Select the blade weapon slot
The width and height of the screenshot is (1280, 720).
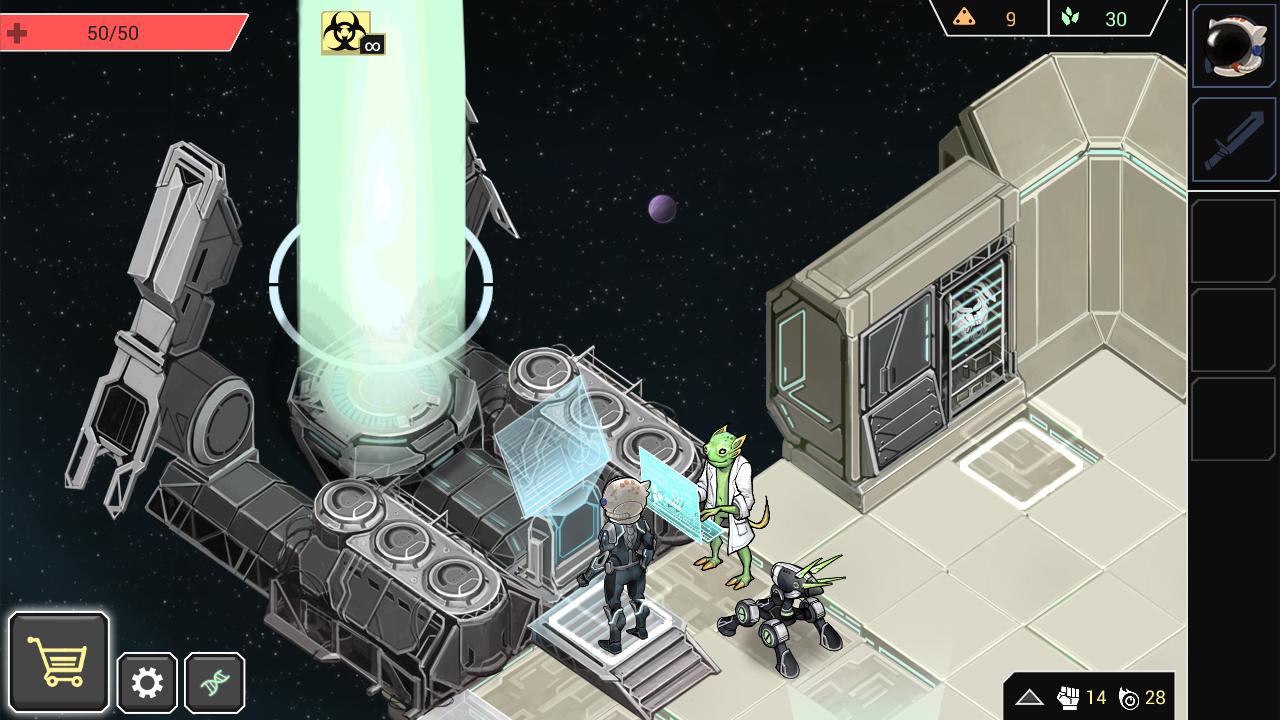point(1234,141)
